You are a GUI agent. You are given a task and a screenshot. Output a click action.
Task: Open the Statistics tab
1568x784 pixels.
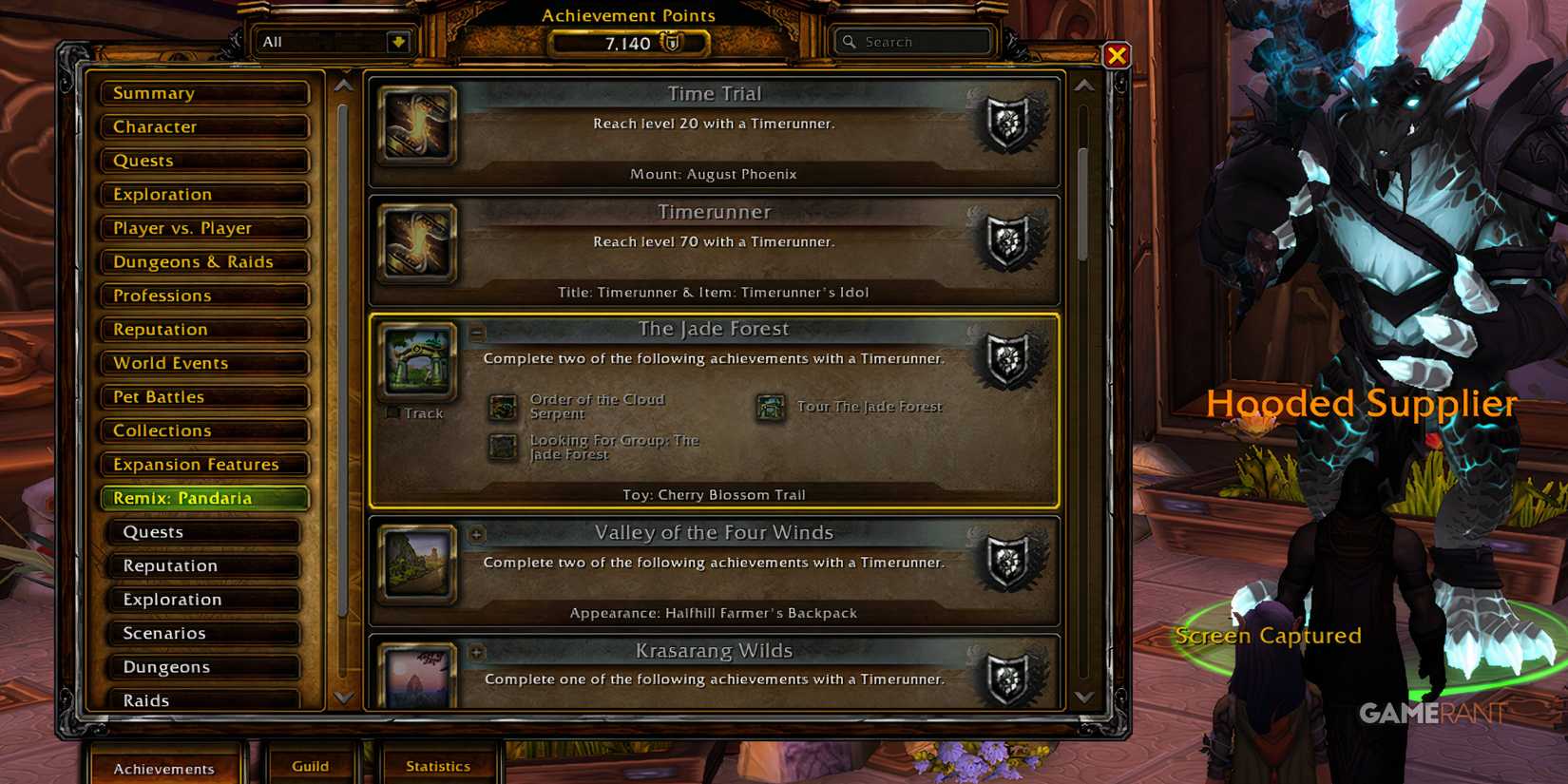click(x=439, y=766)
